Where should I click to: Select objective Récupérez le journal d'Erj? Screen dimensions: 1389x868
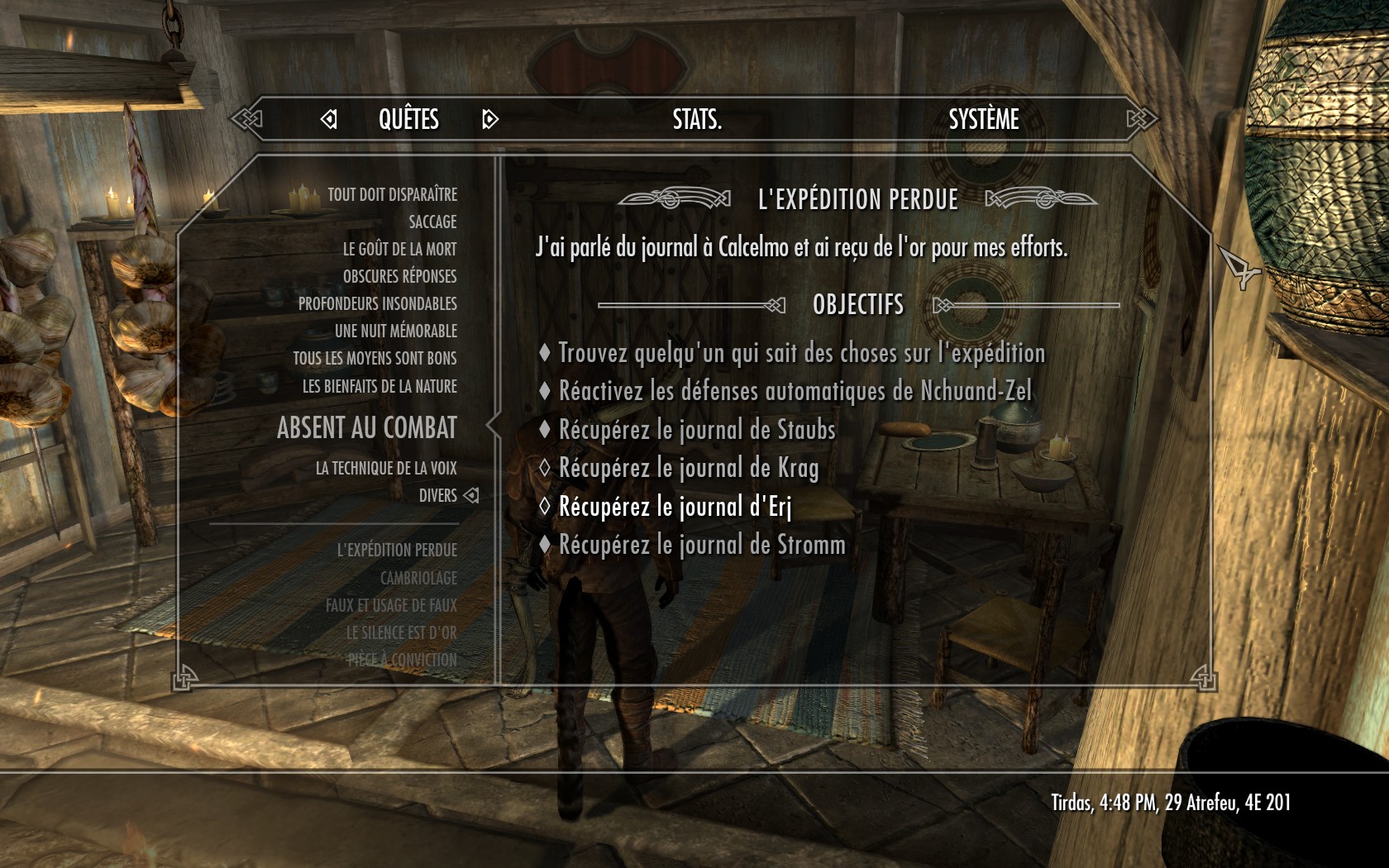tap(675, 507)
